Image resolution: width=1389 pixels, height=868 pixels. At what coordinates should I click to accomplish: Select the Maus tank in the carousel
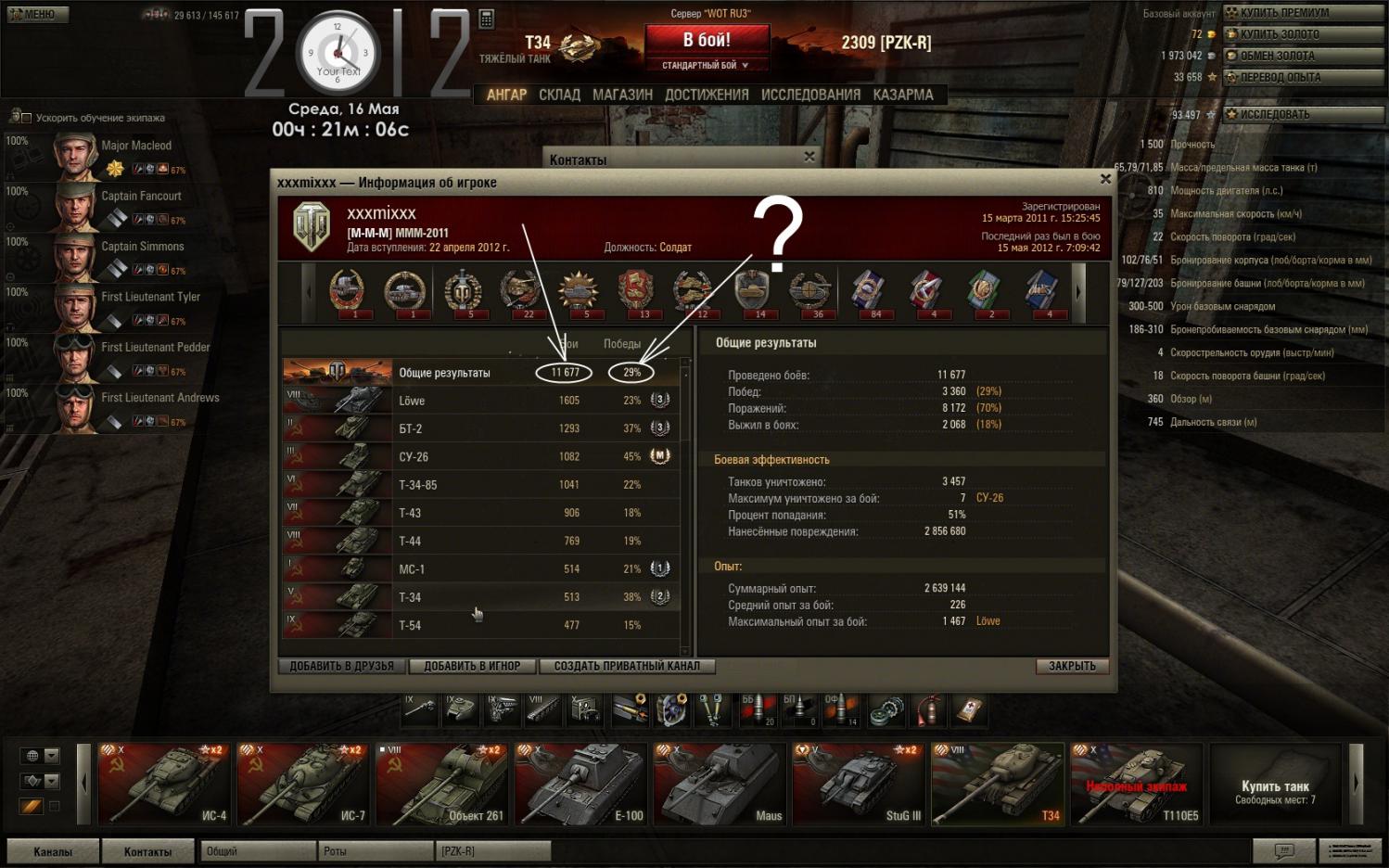tap(720, 784)
